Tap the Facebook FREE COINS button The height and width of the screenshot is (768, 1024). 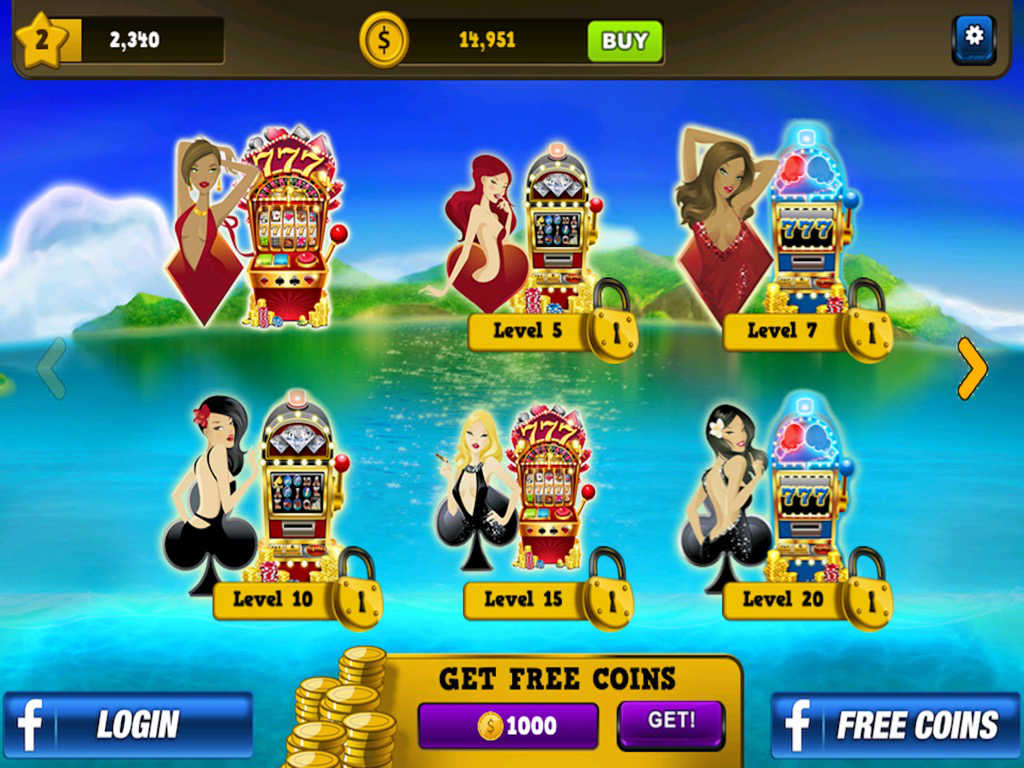click(x=895, y=725)
